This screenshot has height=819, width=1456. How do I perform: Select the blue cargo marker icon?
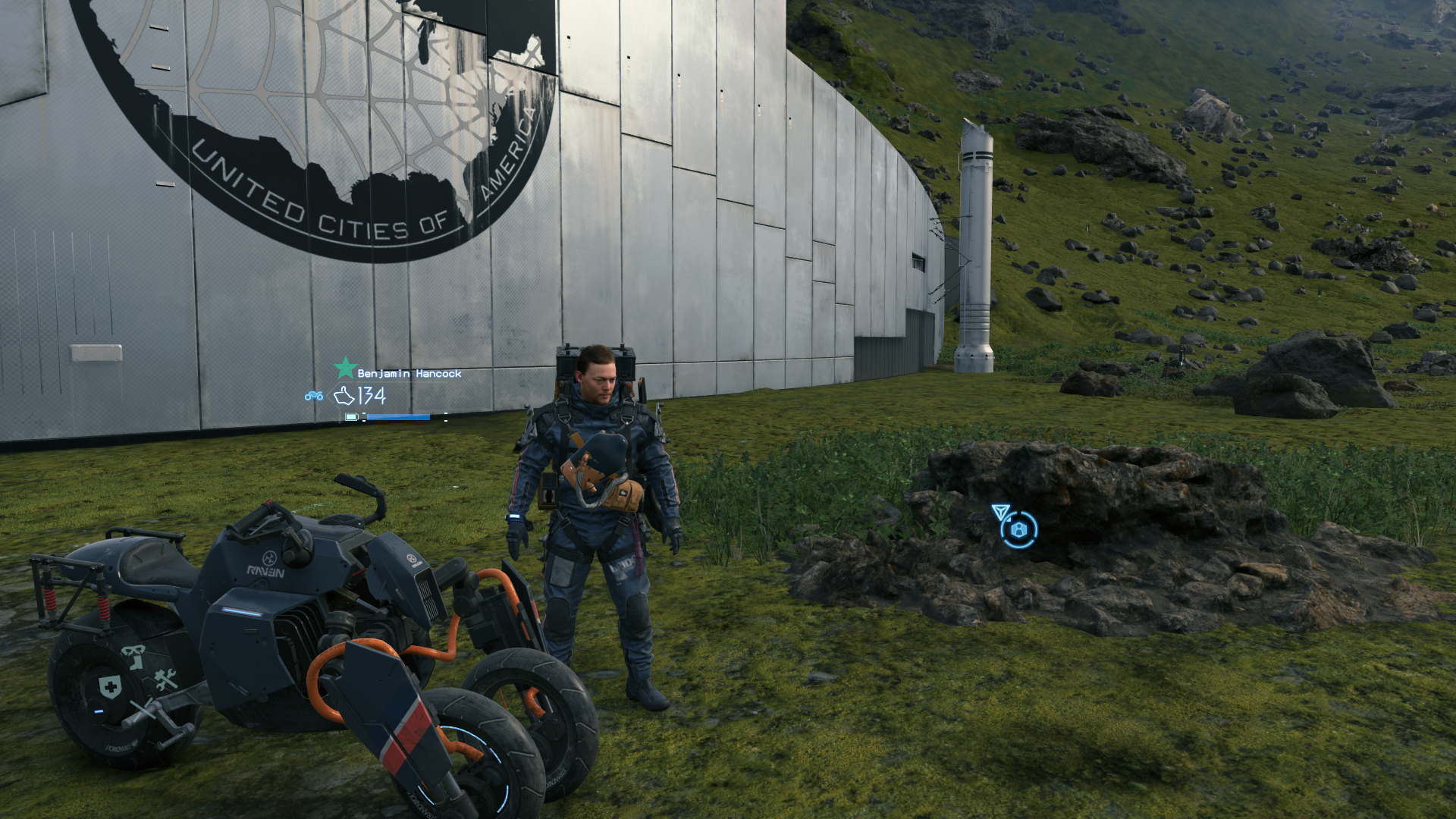[1018, 529]
